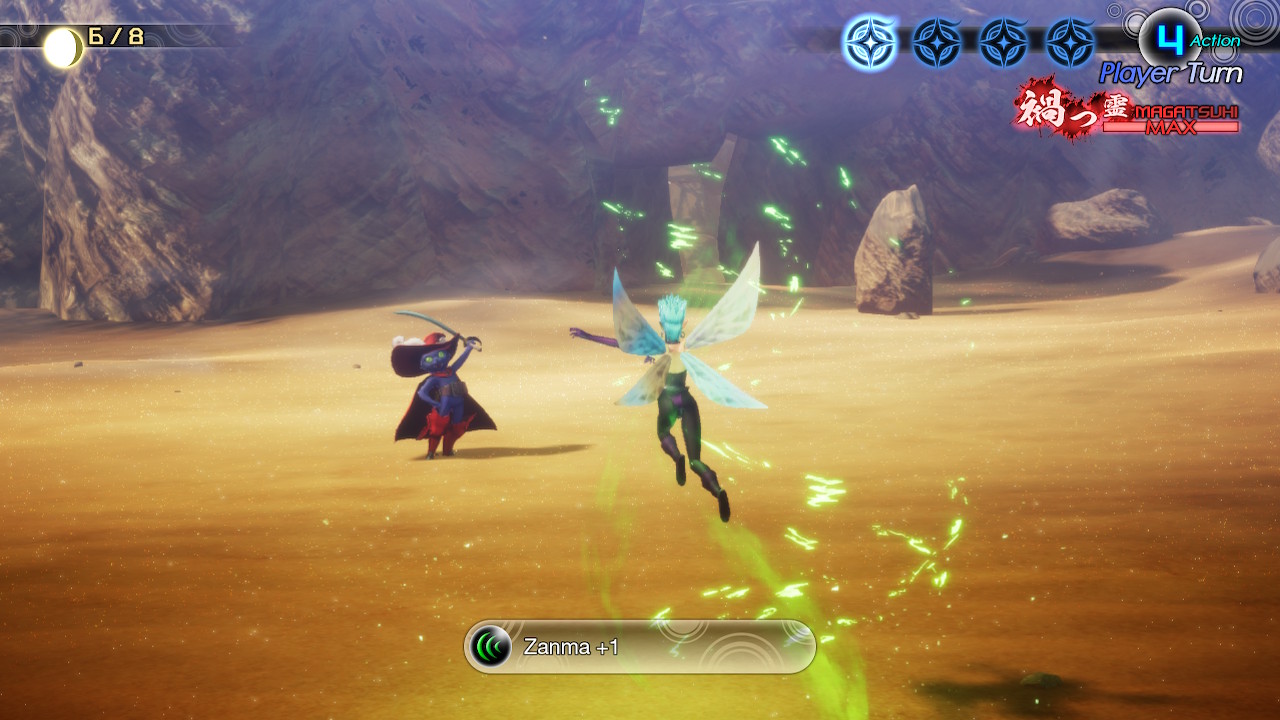
Task: Select the Zanma +1 skill banner
Action: pos(640,647)
